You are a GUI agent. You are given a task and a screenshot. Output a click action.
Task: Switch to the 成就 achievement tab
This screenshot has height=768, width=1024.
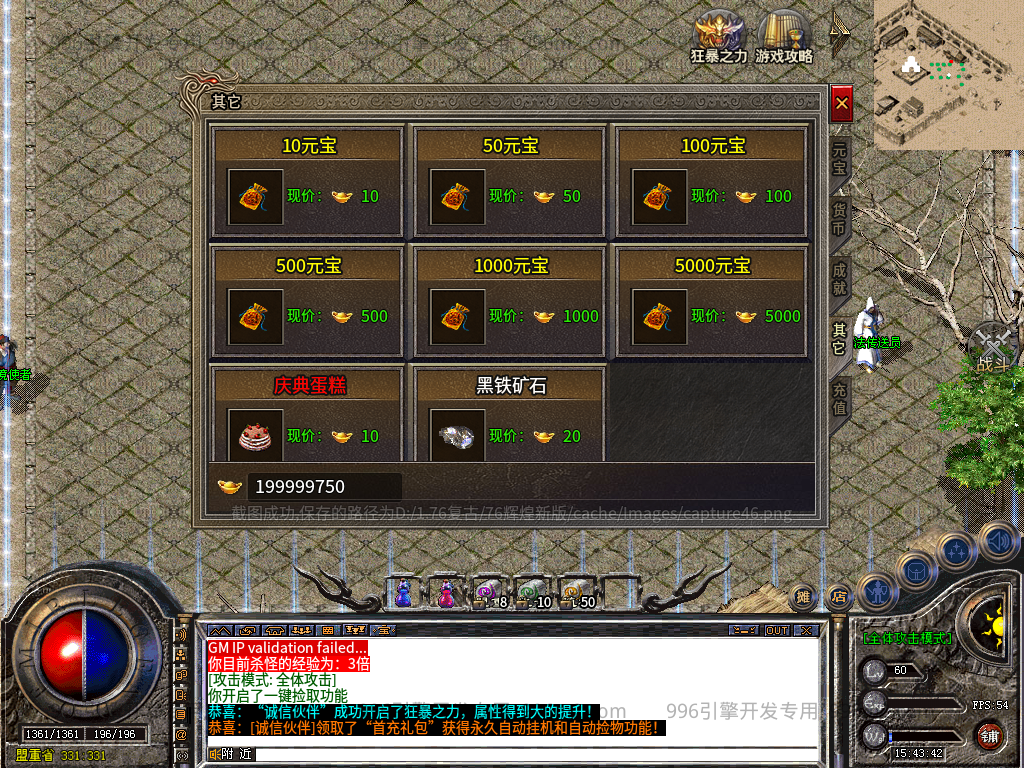pos(839,279)
